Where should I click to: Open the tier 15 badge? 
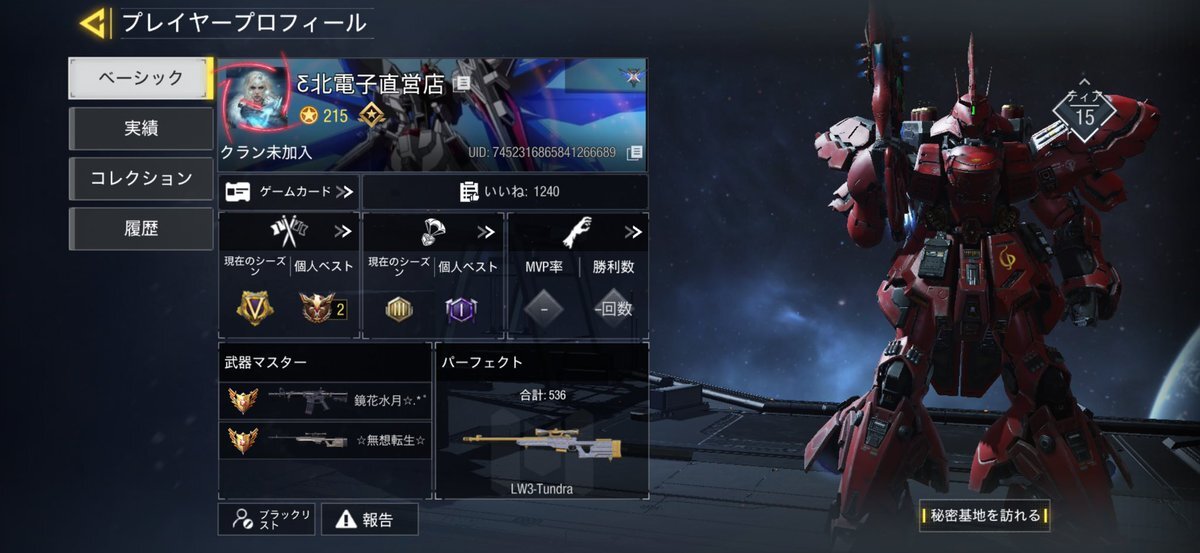(x=1084, y=115)
